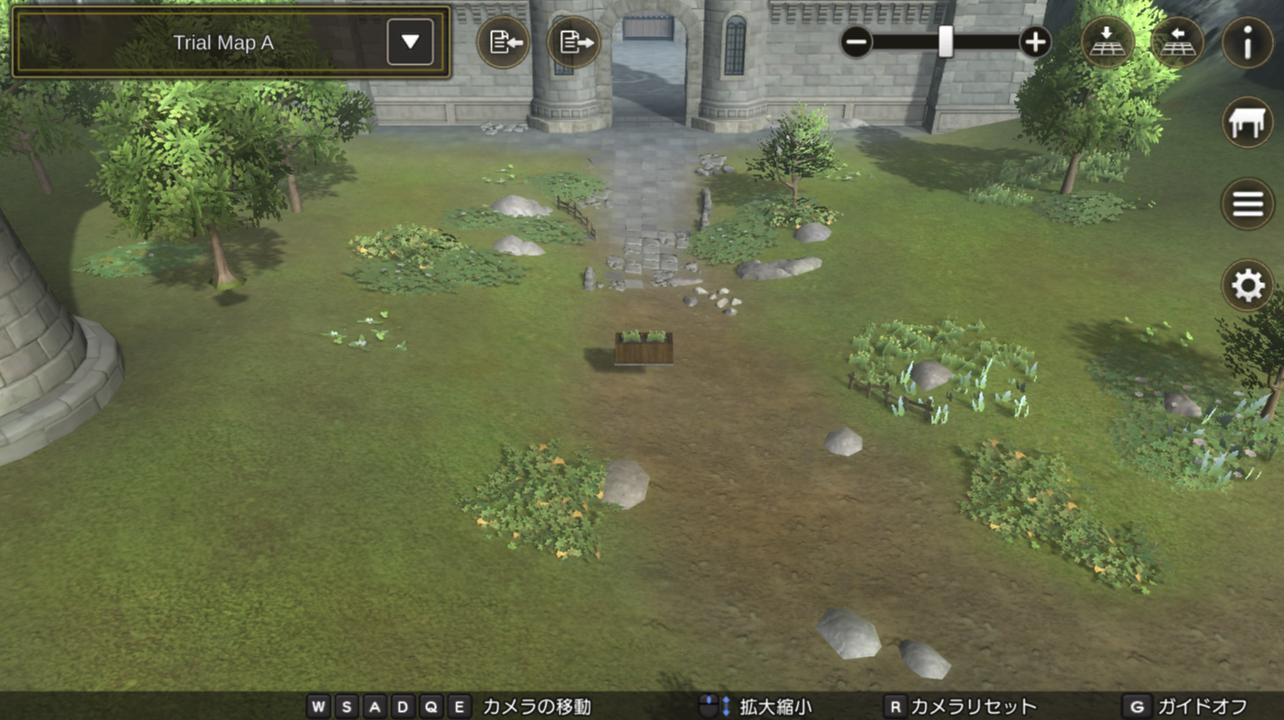Open the information panel
The height and width of the screenshot is (720, 1284).
tap(1247, 42)
